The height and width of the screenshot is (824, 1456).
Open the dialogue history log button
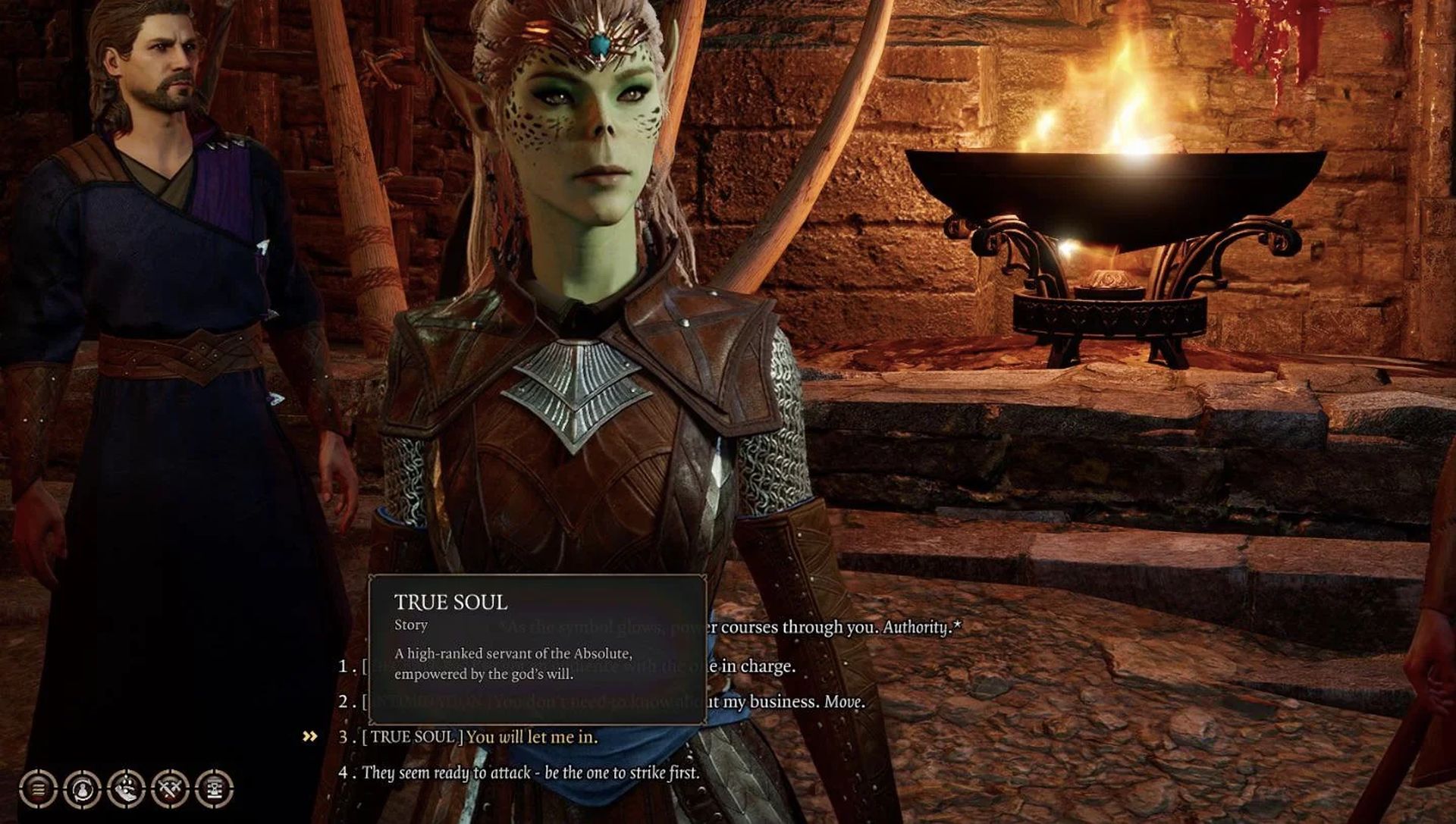pos(38,788)
